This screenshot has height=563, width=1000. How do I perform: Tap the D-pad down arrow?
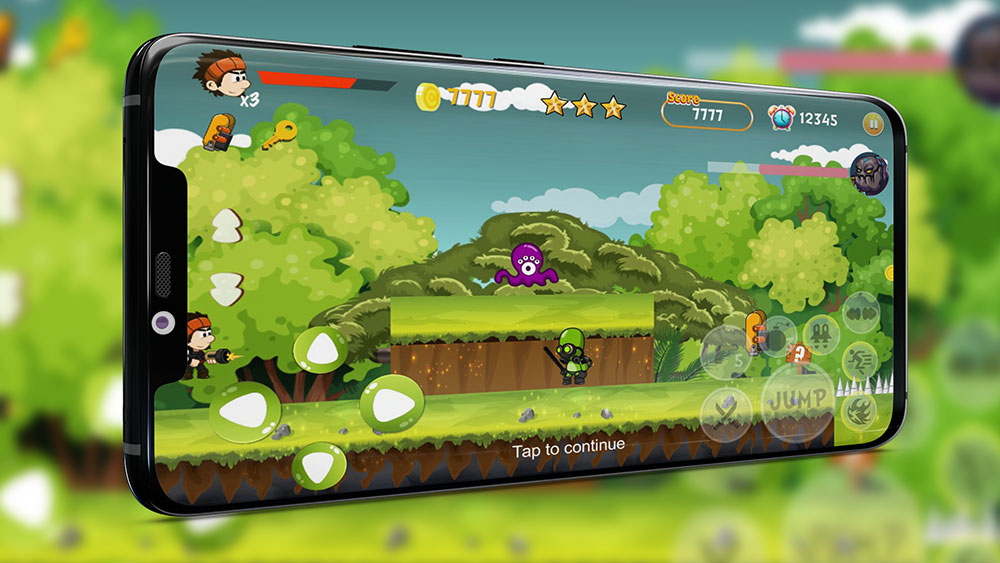[319, 465]
